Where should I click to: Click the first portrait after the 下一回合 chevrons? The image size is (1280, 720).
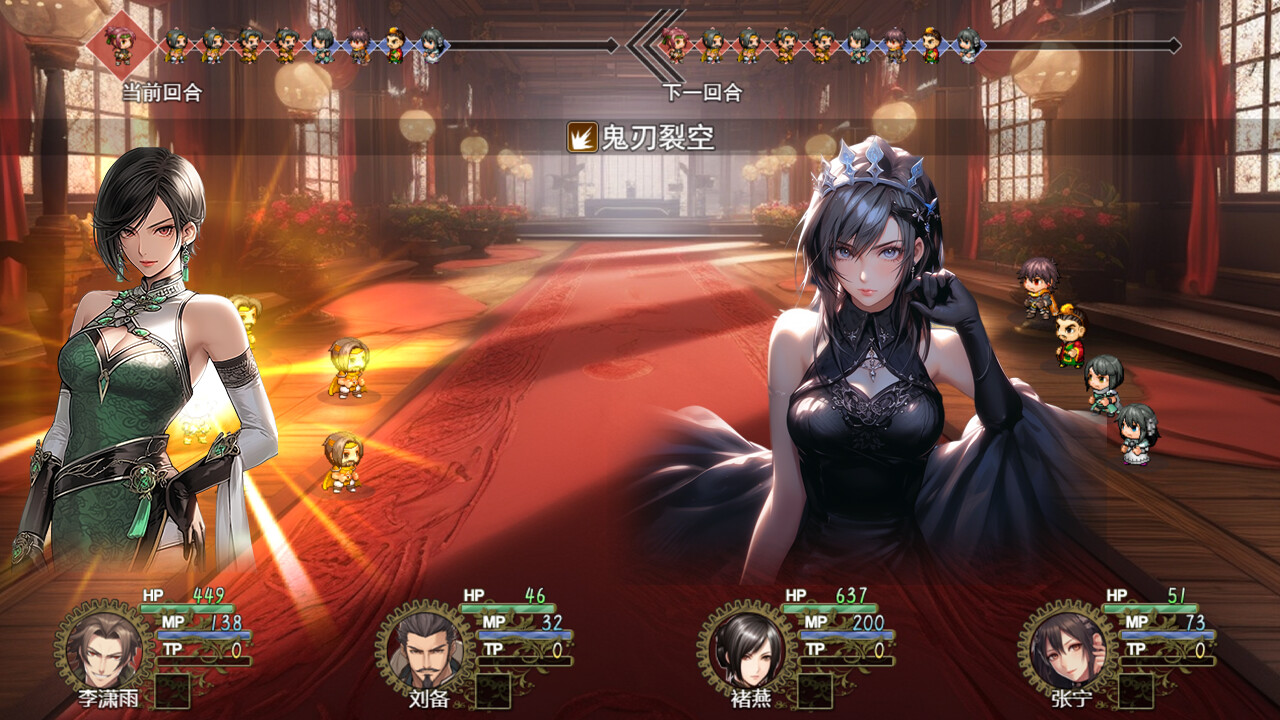click(674, 43)
